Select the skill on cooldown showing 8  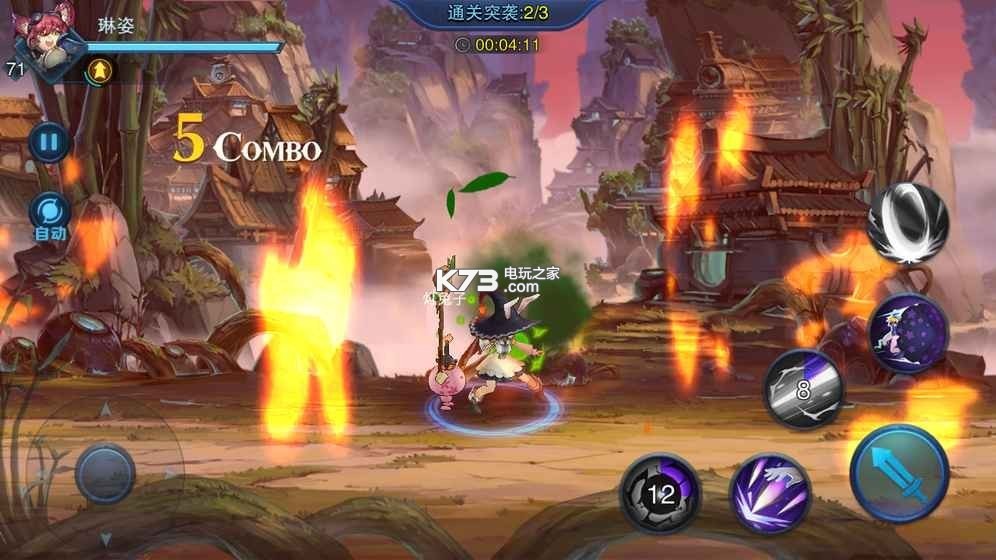click(804, 389)
